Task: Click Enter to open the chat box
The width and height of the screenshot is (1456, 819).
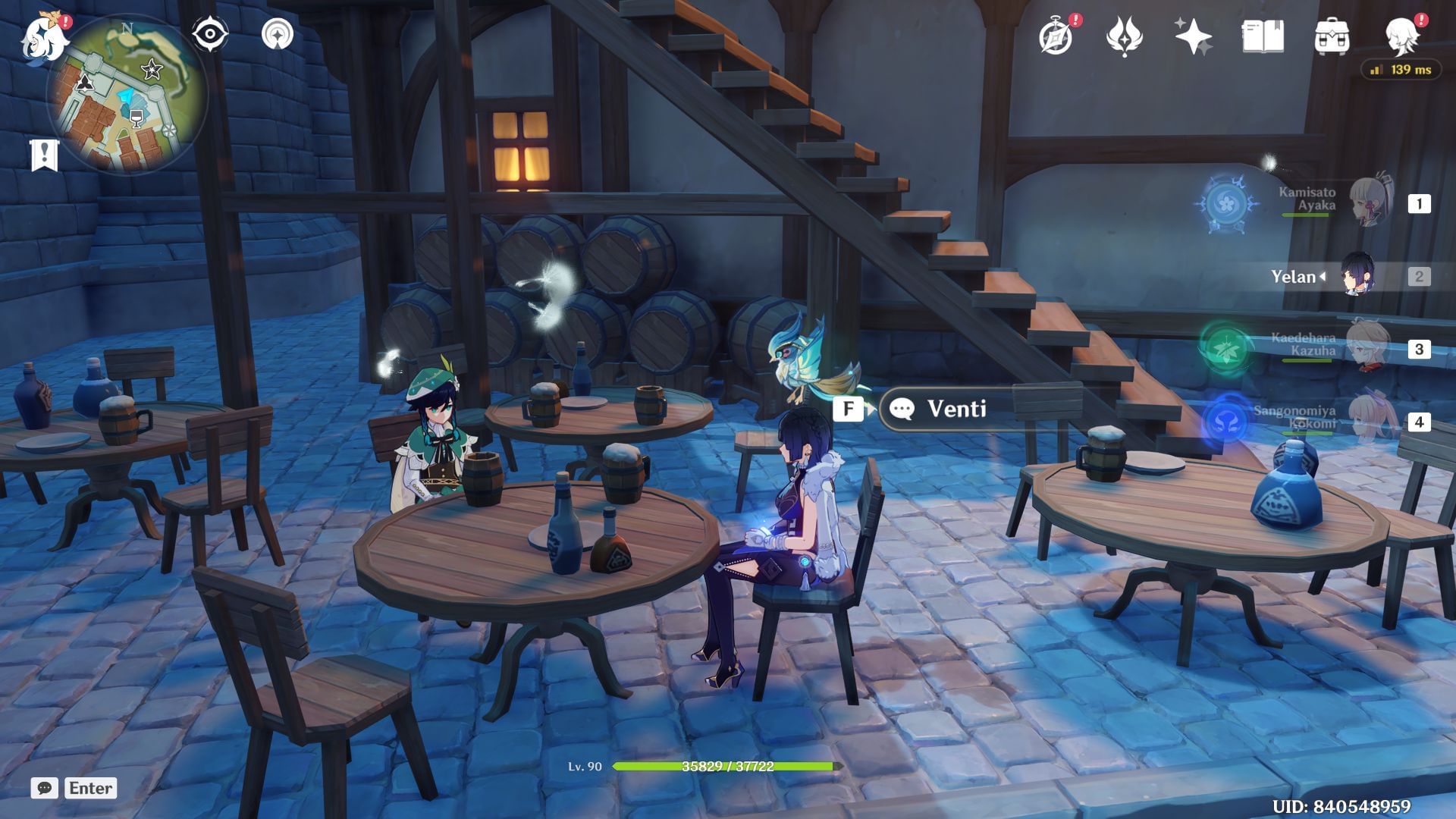Action: (90, 788)
